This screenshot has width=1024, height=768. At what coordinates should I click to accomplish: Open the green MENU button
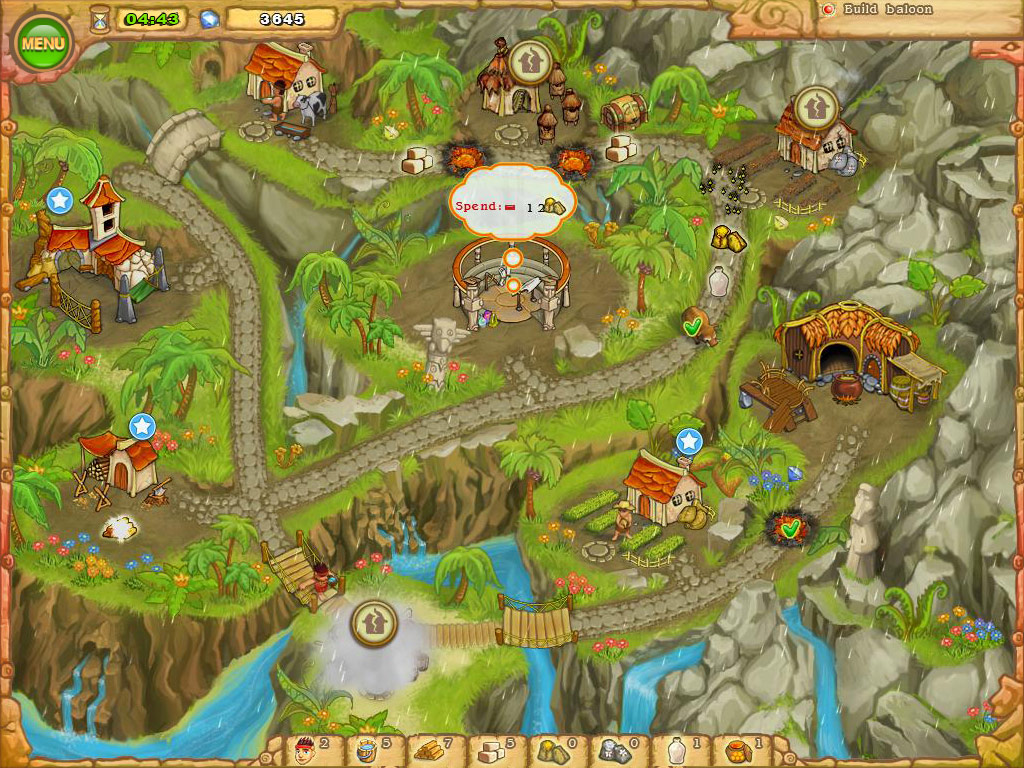pos(43,44)
